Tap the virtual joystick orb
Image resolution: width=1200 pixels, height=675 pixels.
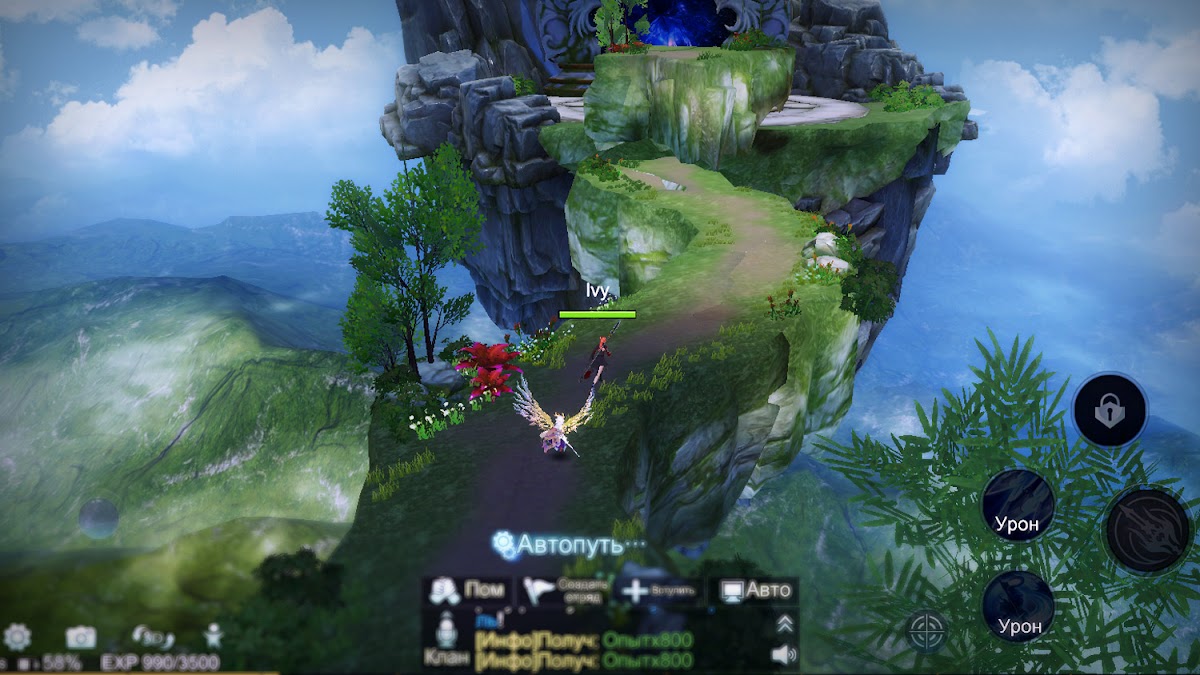click(x=99, y=519)
